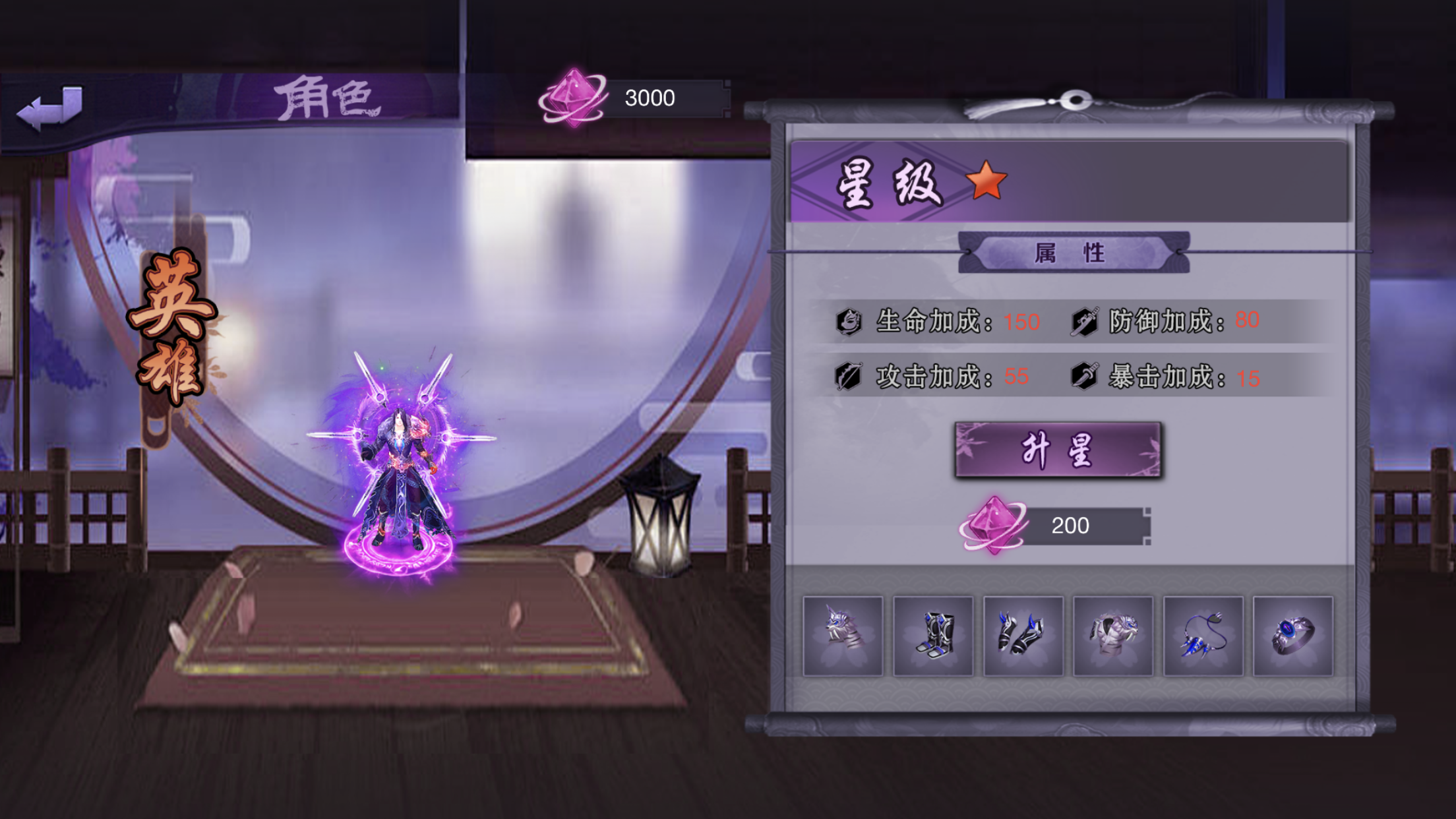
Task: Select the chest armor equipment slot
Action: click(x=1113, y=636)
